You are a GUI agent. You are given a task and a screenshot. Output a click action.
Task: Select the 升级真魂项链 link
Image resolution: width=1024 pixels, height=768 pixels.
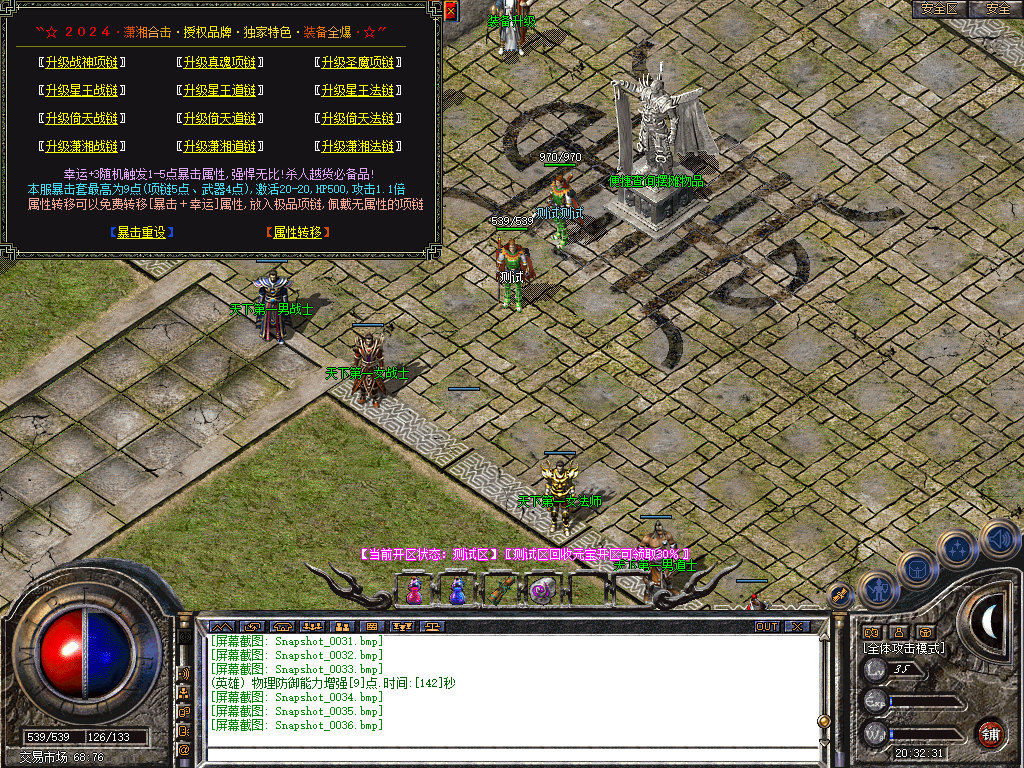pyautogui.click(x=219, y=62)
